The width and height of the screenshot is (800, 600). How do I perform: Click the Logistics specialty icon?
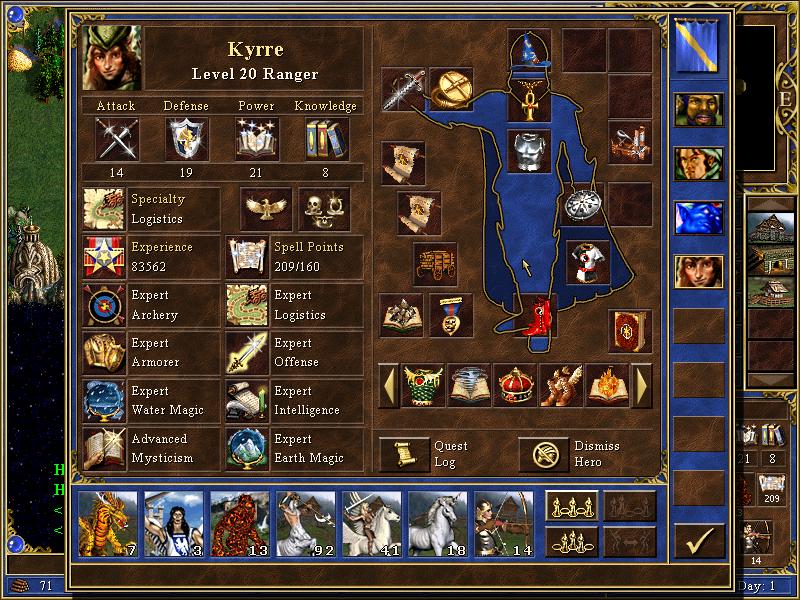tap(104, 209)
